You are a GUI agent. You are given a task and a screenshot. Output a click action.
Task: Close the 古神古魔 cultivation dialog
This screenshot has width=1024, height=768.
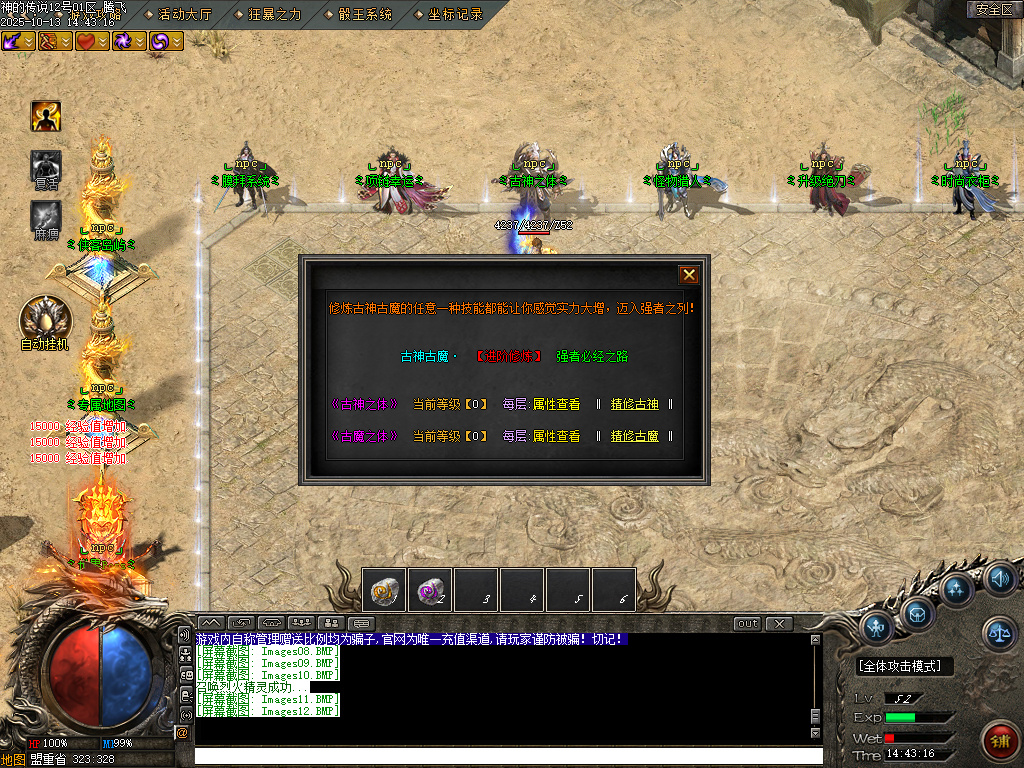click(x=688, y=274)
